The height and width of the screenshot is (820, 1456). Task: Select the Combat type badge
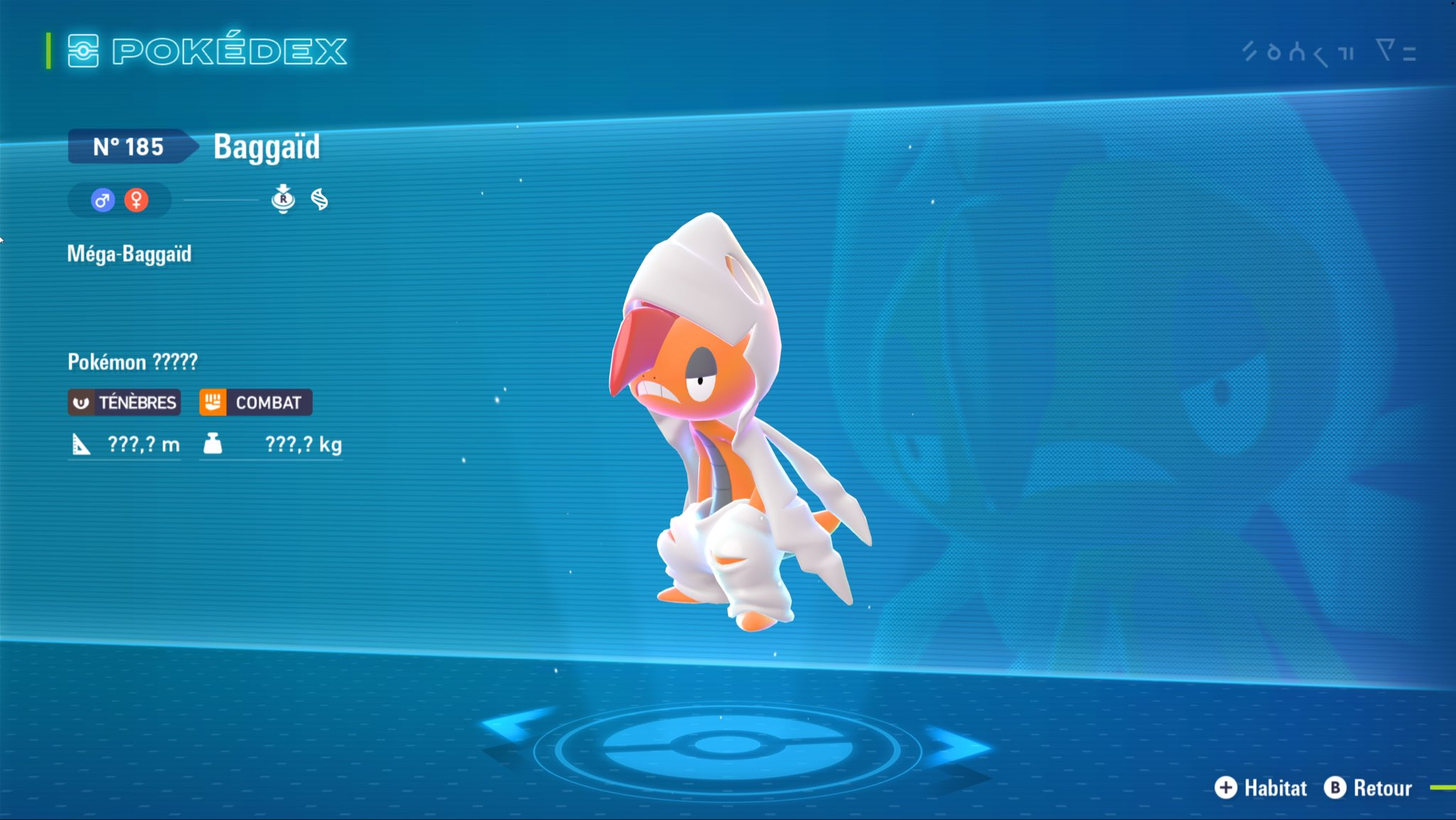coord(255,403)
